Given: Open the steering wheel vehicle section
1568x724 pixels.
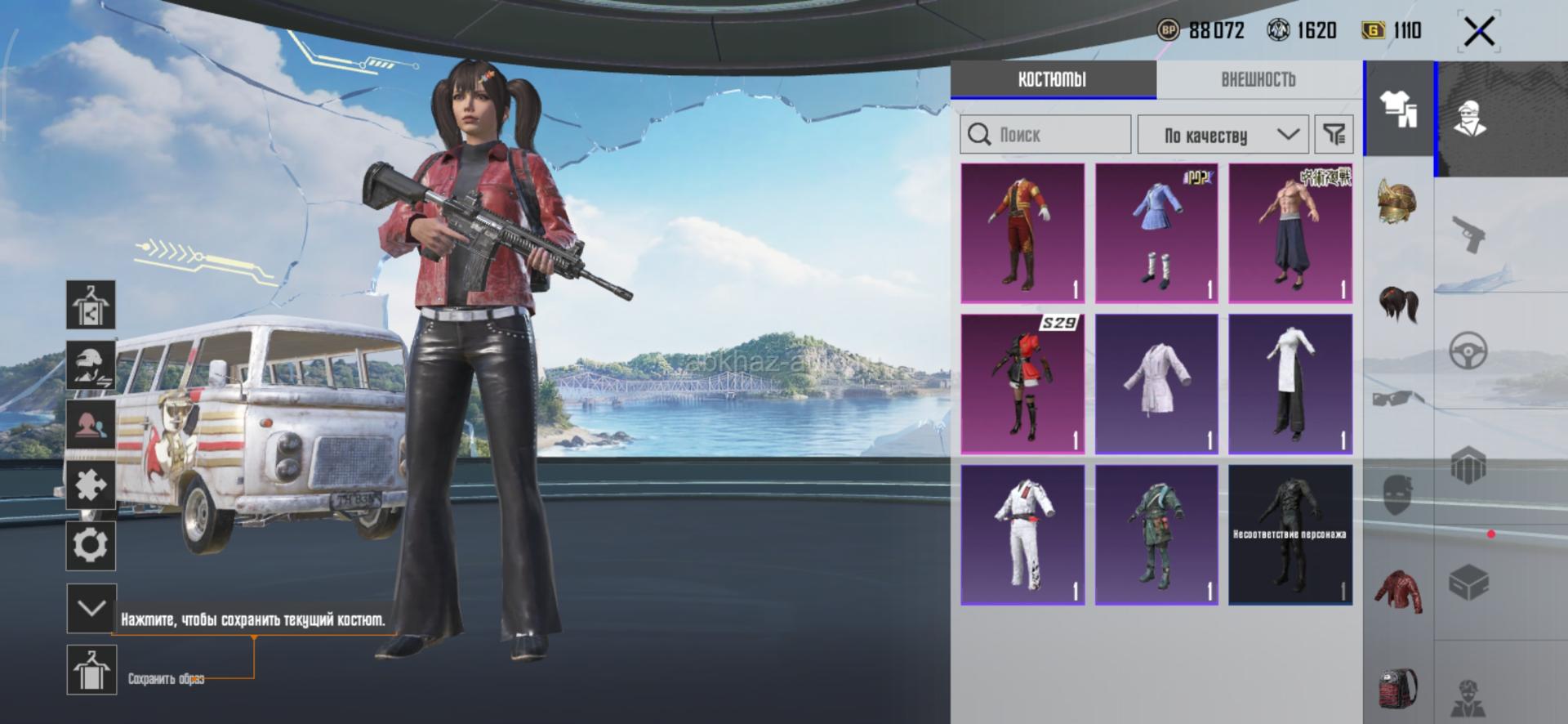Looking at the screenshot, I should point(1468,351).
